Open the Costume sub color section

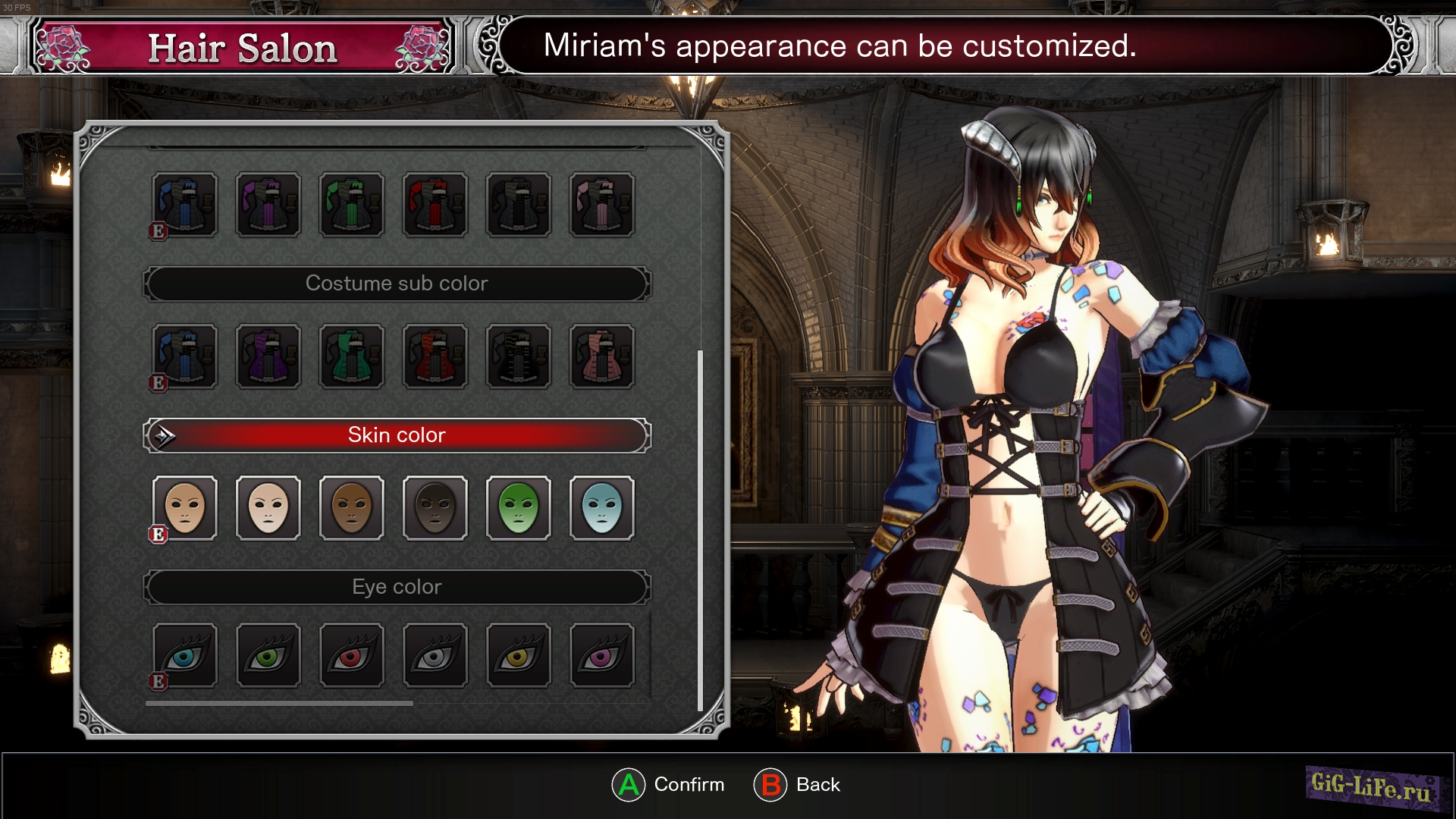click(397, 284)
